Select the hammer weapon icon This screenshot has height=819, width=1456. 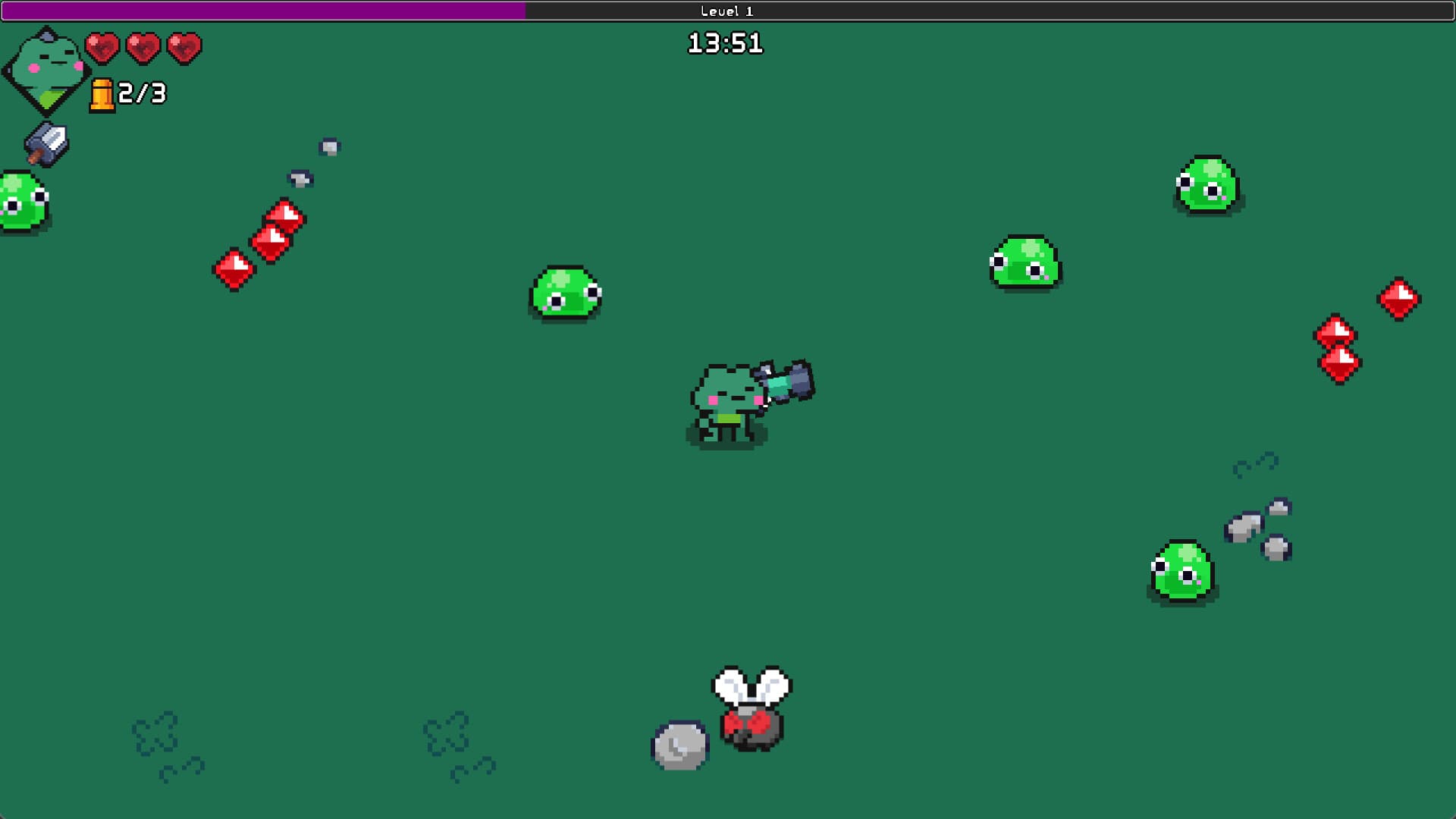(47, 143)
